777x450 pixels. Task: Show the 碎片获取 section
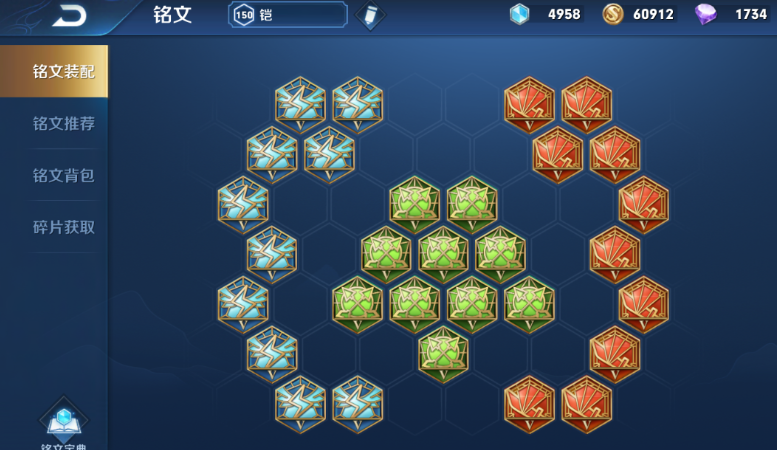[63, 227]
